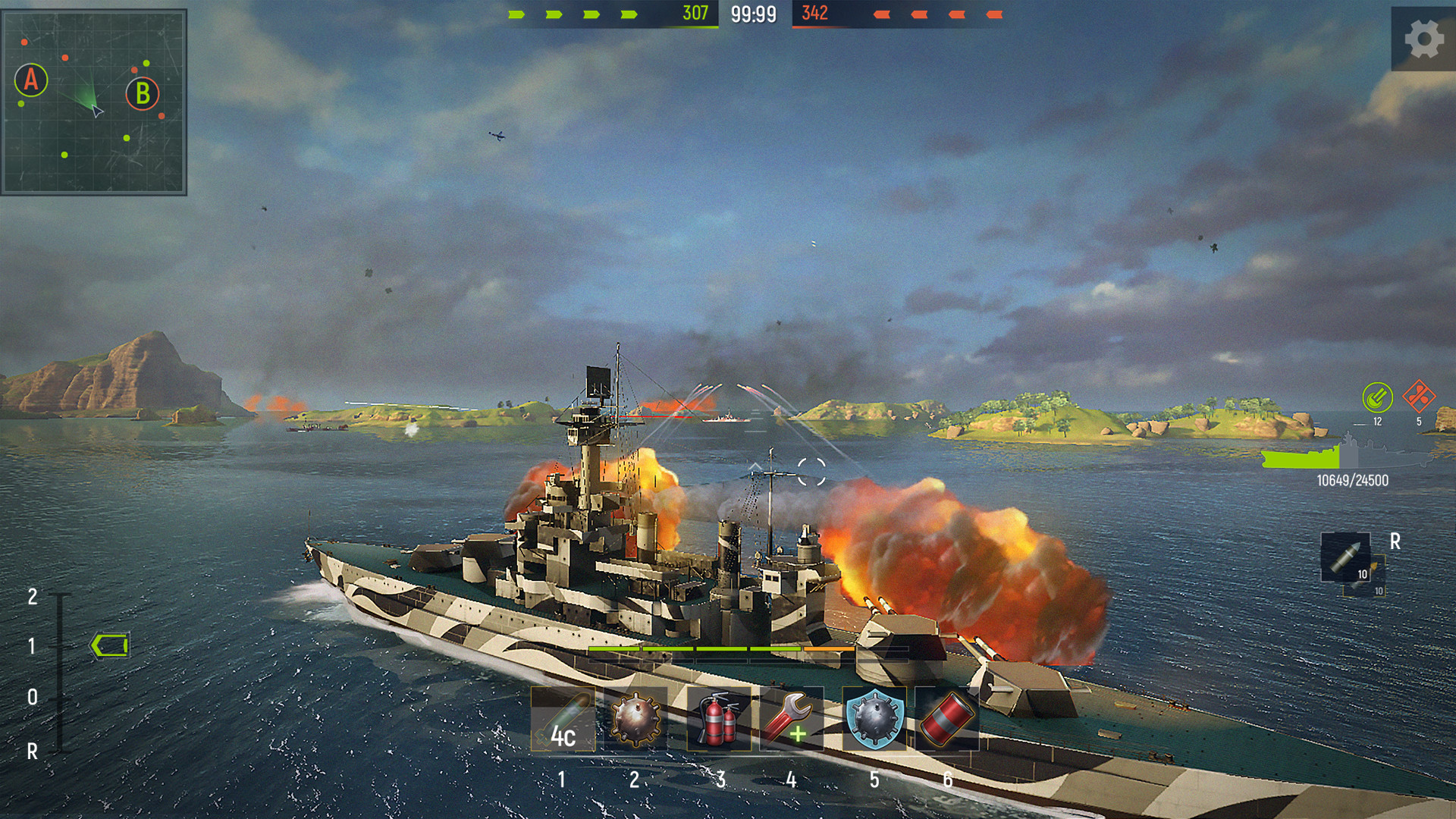Screen dimensions: 1456x819
Task: Click the green speed indicator on throttle
Action: tap(110, 646)
